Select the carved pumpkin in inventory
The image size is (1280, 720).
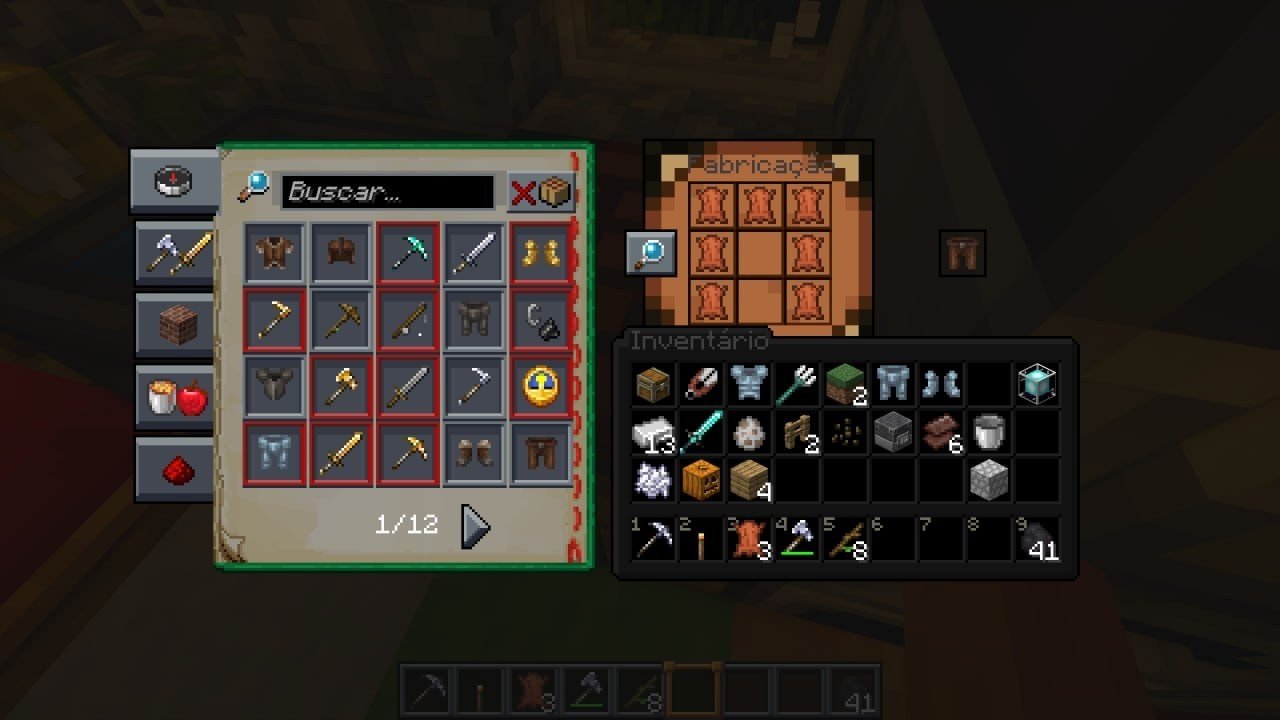pos(701,481)
